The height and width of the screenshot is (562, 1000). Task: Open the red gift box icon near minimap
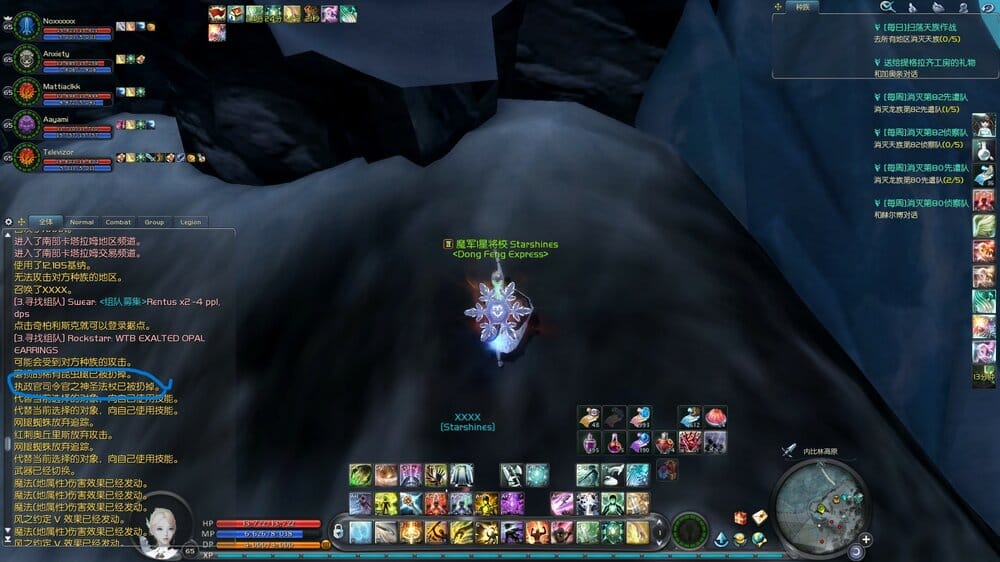coord(741,517)
